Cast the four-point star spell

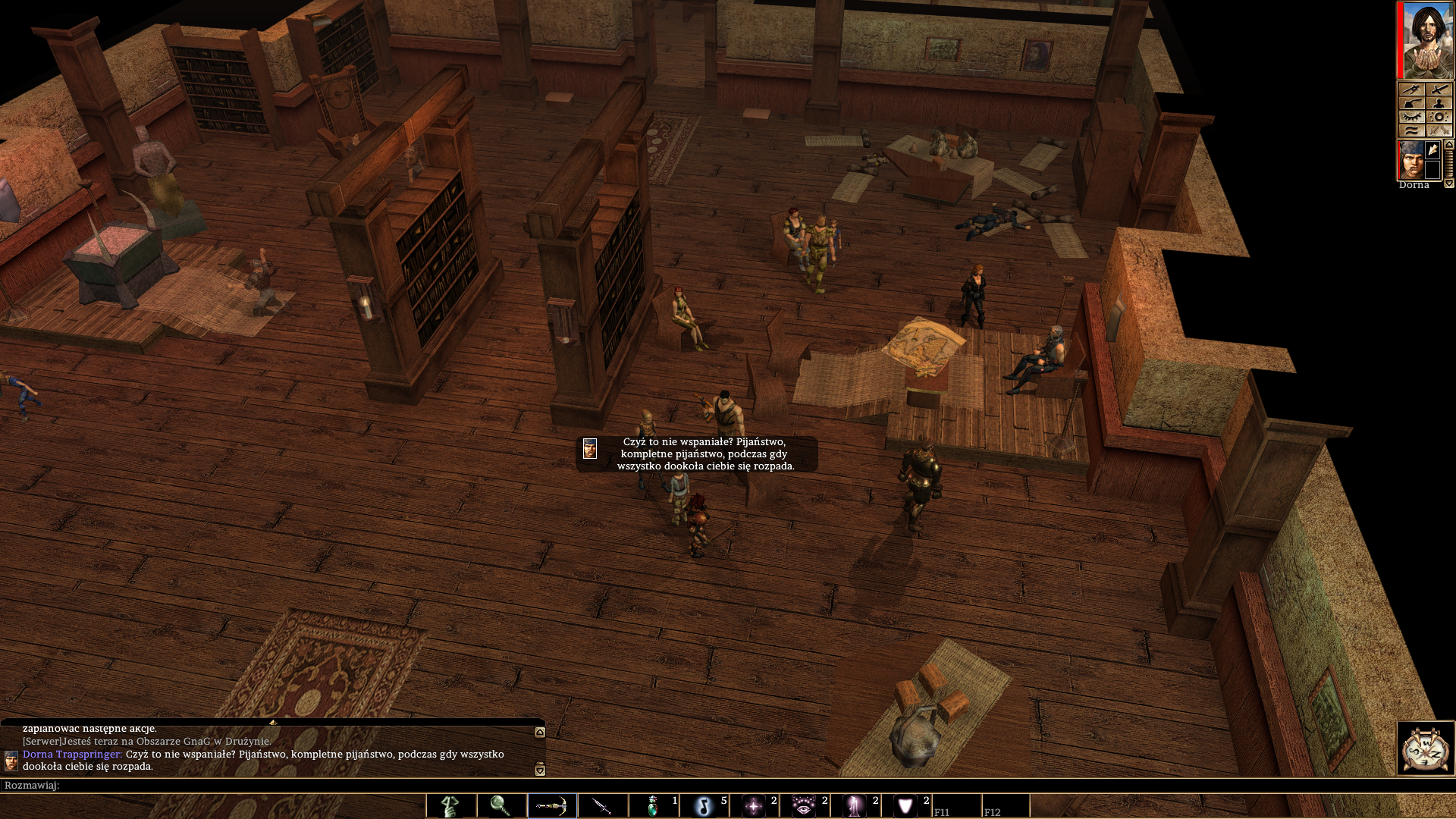coord(754,805)
